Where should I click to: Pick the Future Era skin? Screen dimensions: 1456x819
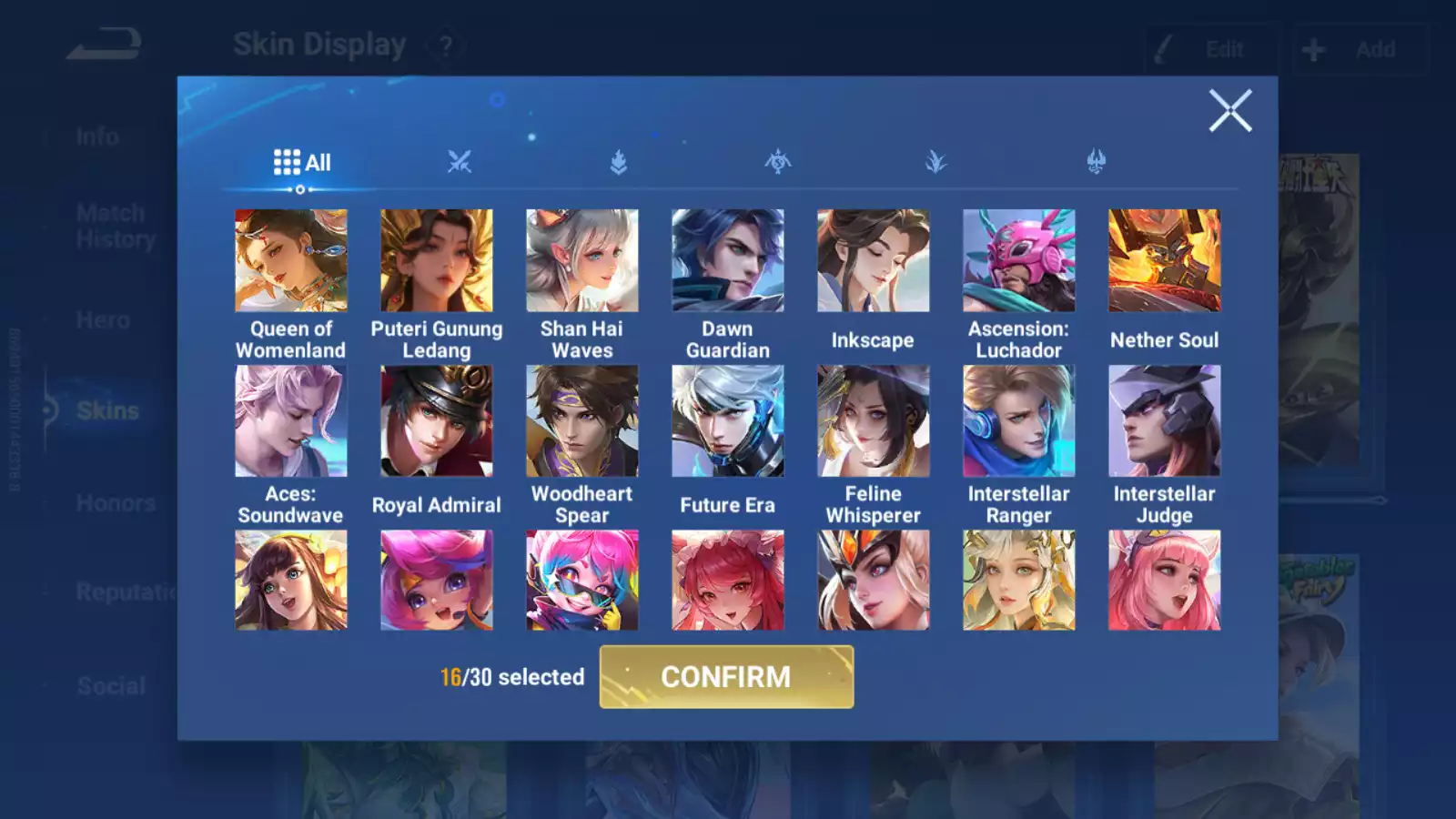728,421
